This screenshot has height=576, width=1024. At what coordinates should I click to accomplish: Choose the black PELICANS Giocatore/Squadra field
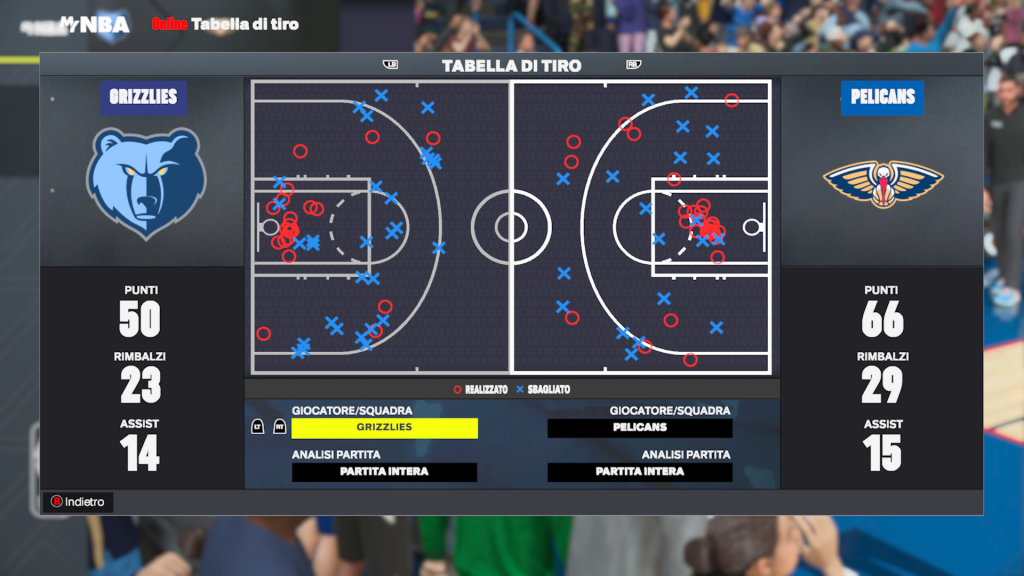tap(640, 428)
